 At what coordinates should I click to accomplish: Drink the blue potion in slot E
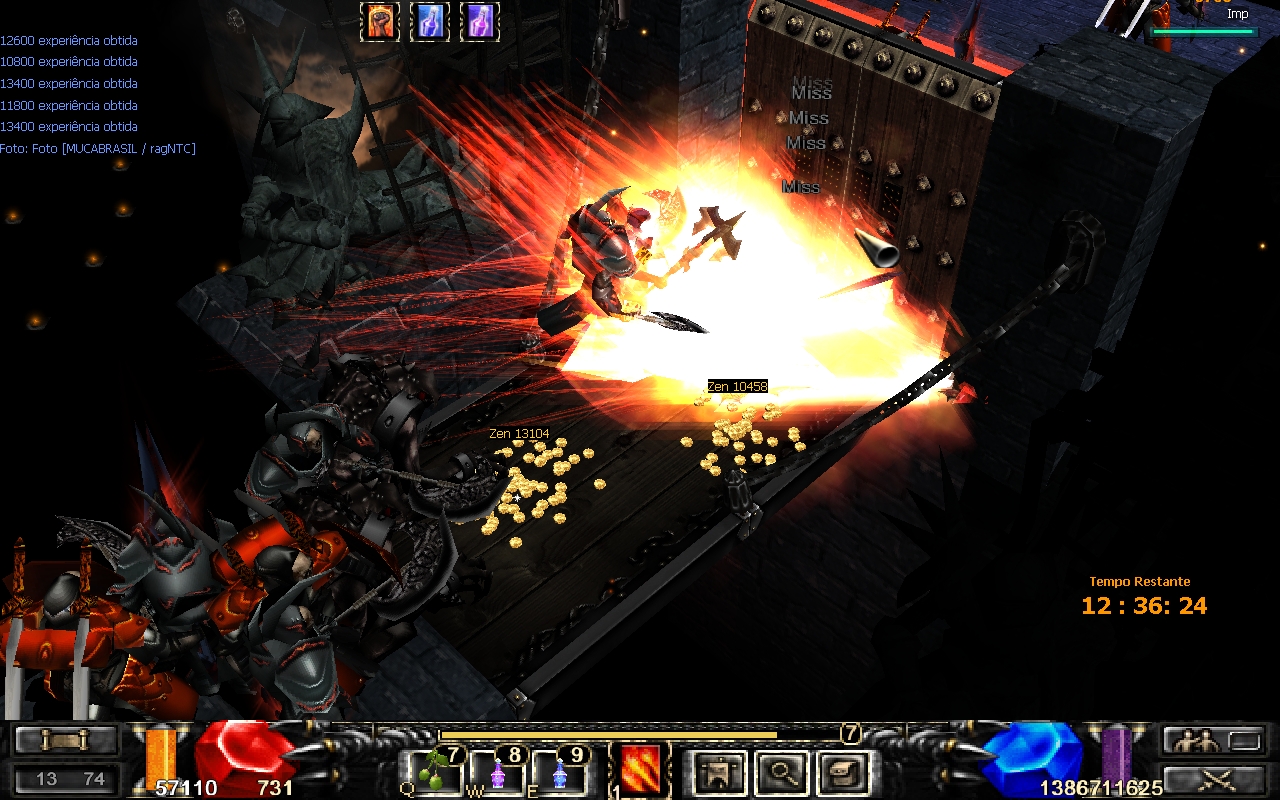[560, 772]
